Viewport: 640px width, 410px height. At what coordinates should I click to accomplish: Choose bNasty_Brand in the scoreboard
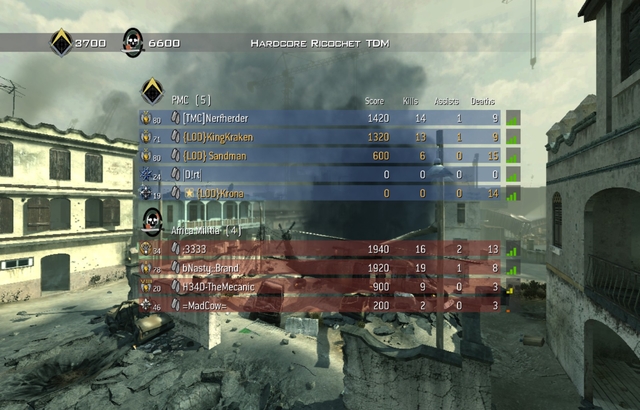coord(320,268)
